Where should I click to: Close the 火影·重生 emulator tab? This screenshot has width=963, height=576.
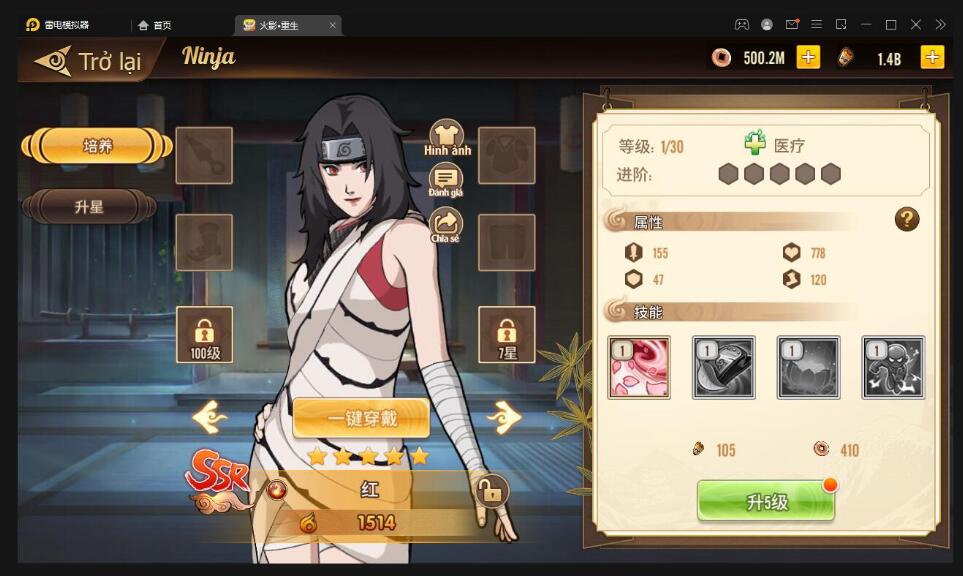tap(332, 25)
